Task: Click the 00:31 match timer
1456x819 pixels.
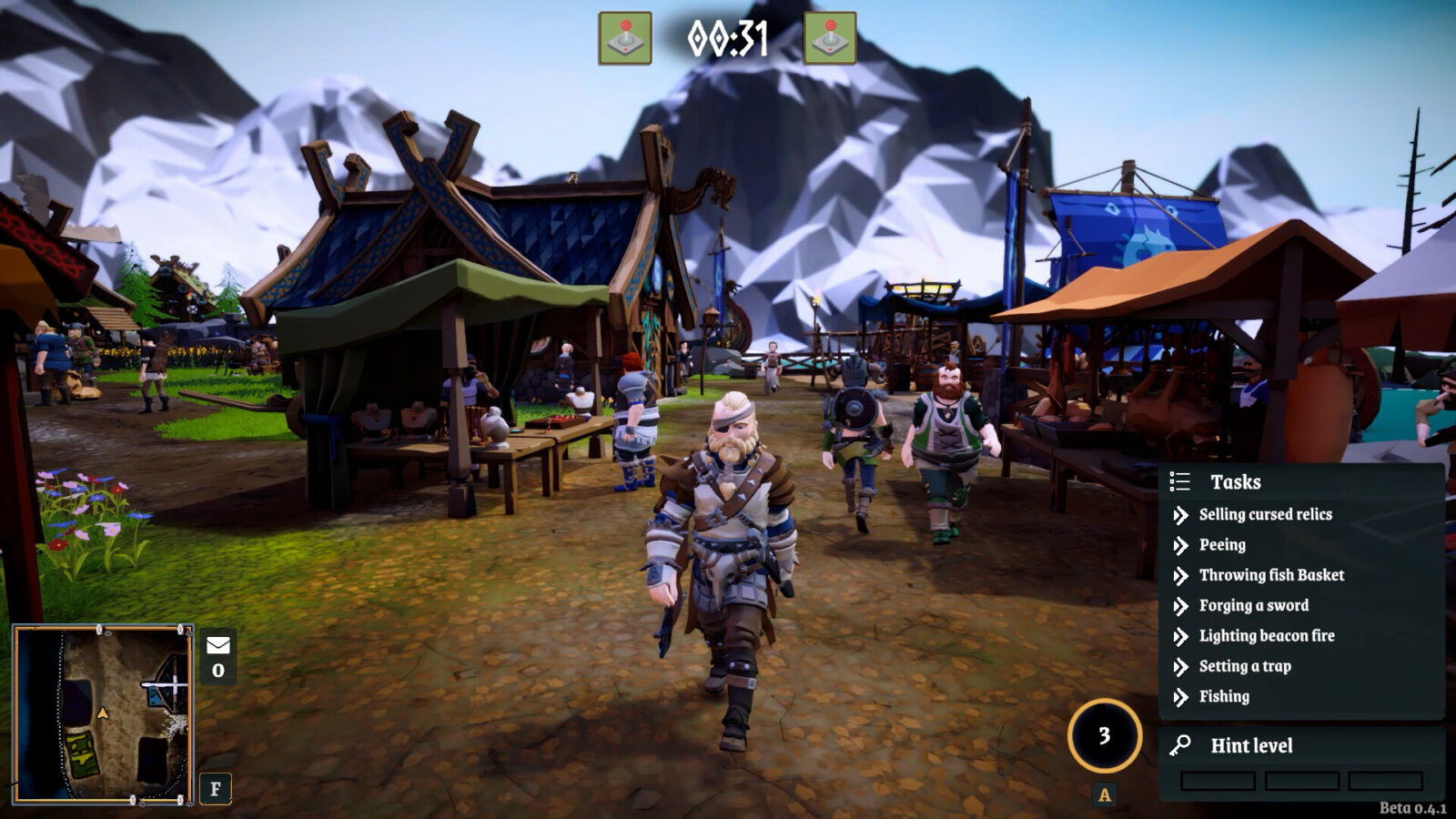Action: (730, 38)
